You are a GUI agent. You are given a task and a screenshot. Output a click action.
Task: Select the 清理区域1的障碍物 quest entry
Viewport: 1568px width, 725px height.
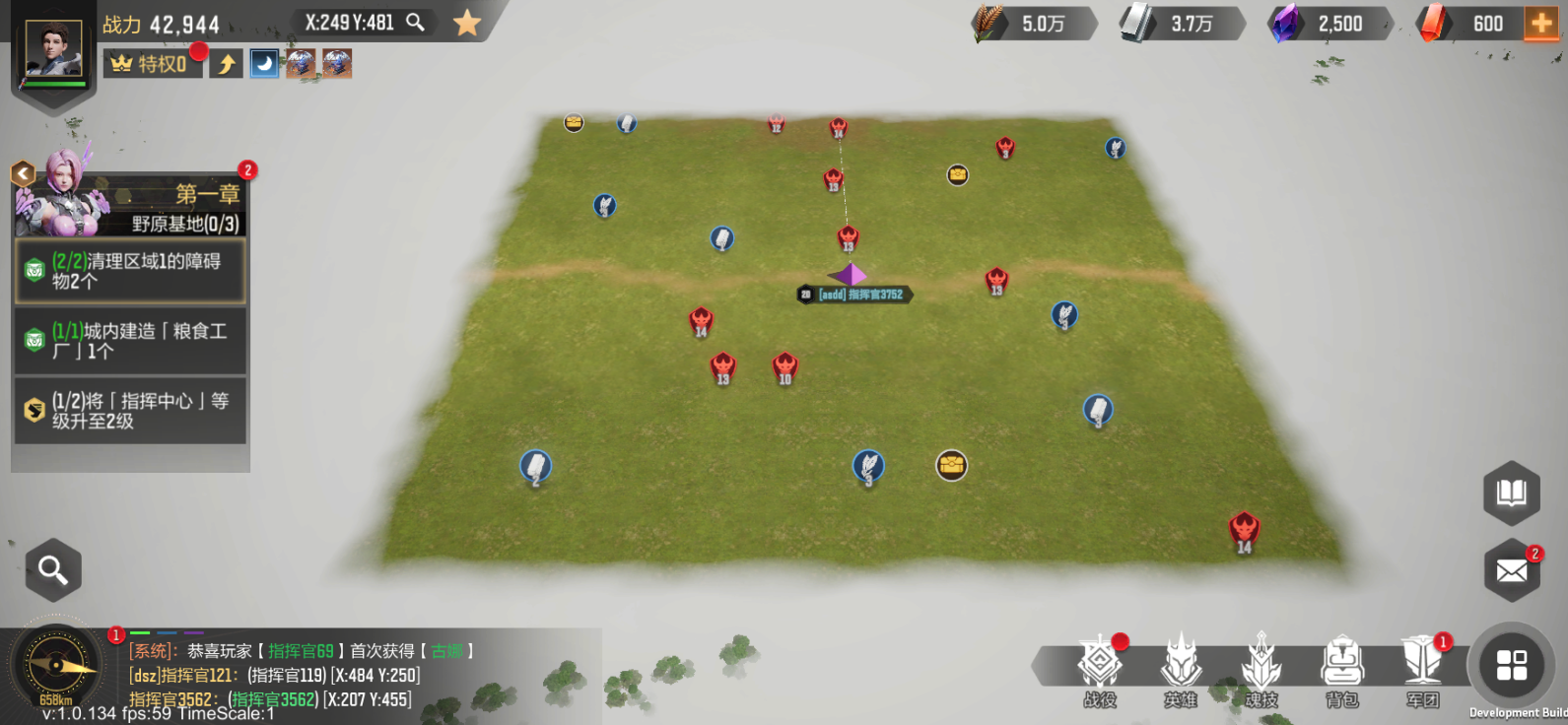[x=130, y=271]
